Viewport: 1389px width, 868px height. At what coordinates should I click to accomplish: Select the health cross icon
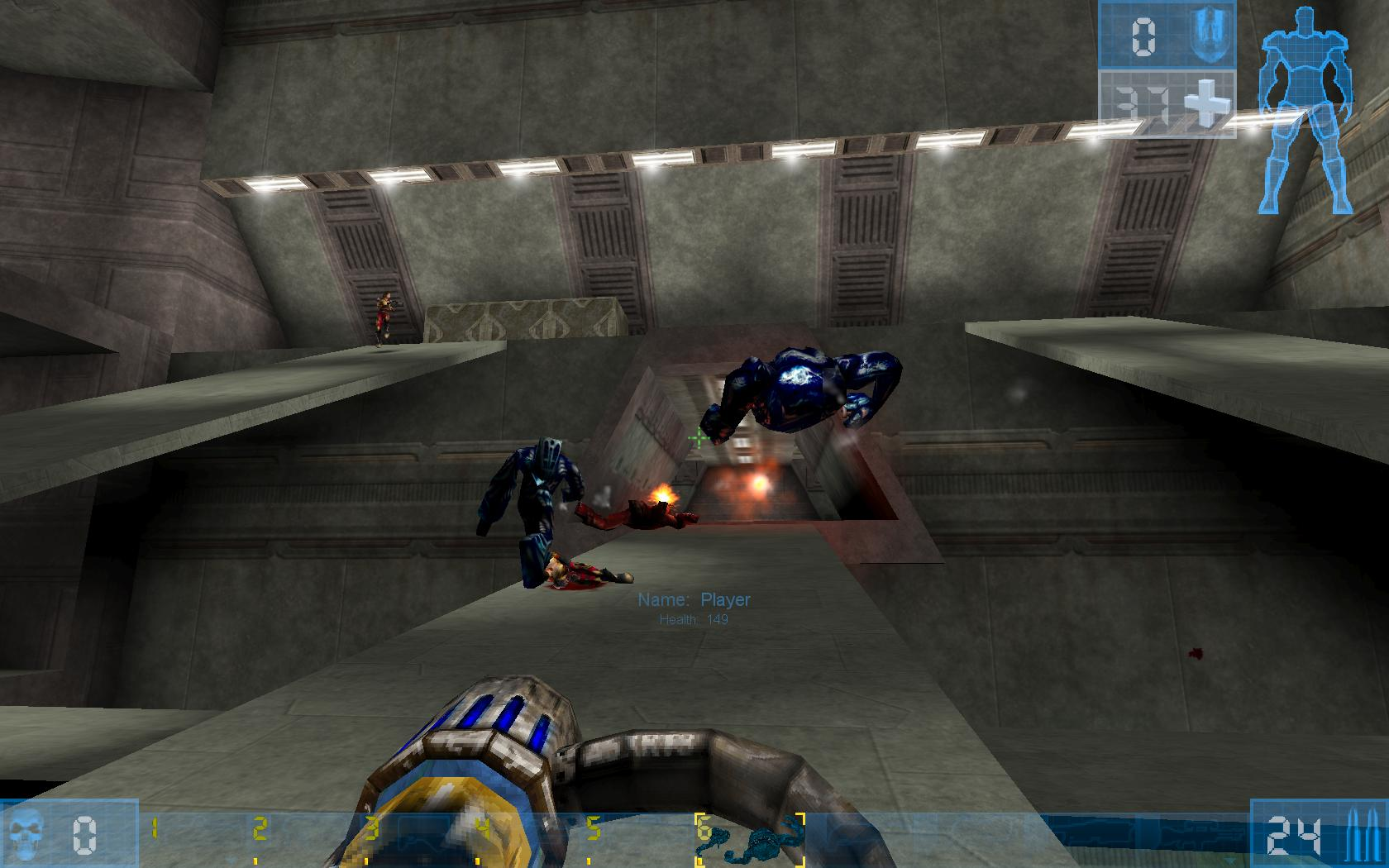(1205, 101)
